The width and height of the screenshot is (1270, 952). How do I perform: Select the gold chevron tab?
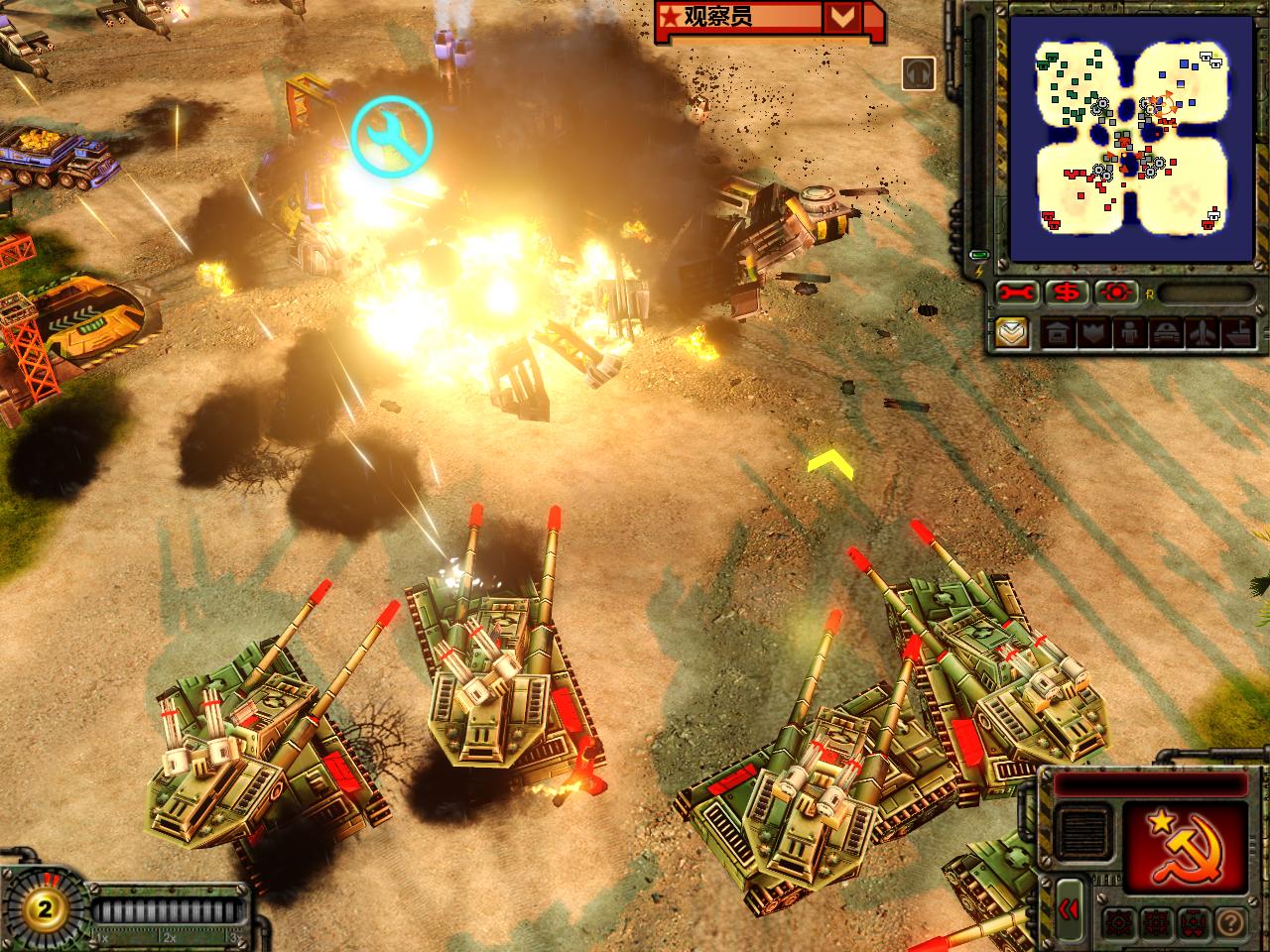point(1013,333)
